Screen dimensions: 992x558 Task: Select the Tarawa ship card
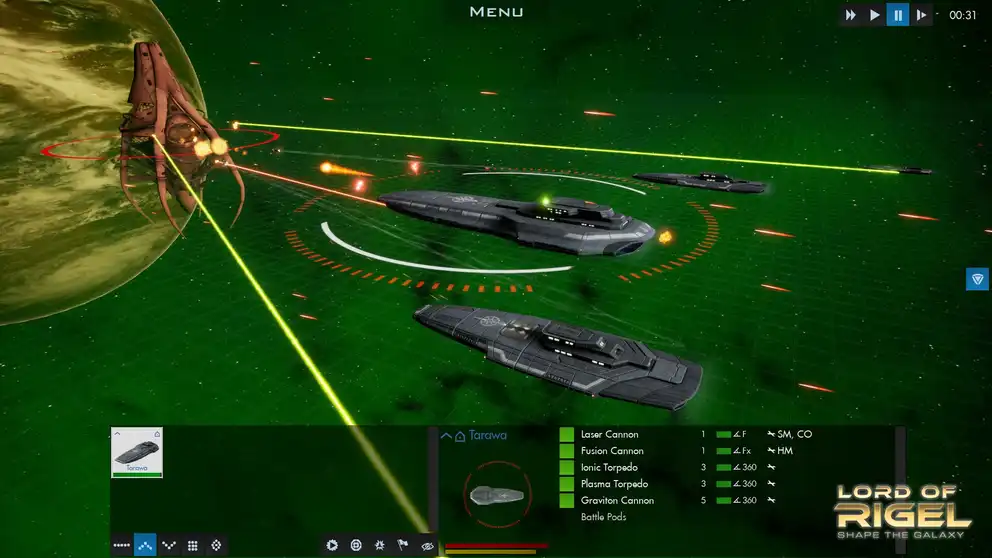pyautogui.click(x=137, y=452)
